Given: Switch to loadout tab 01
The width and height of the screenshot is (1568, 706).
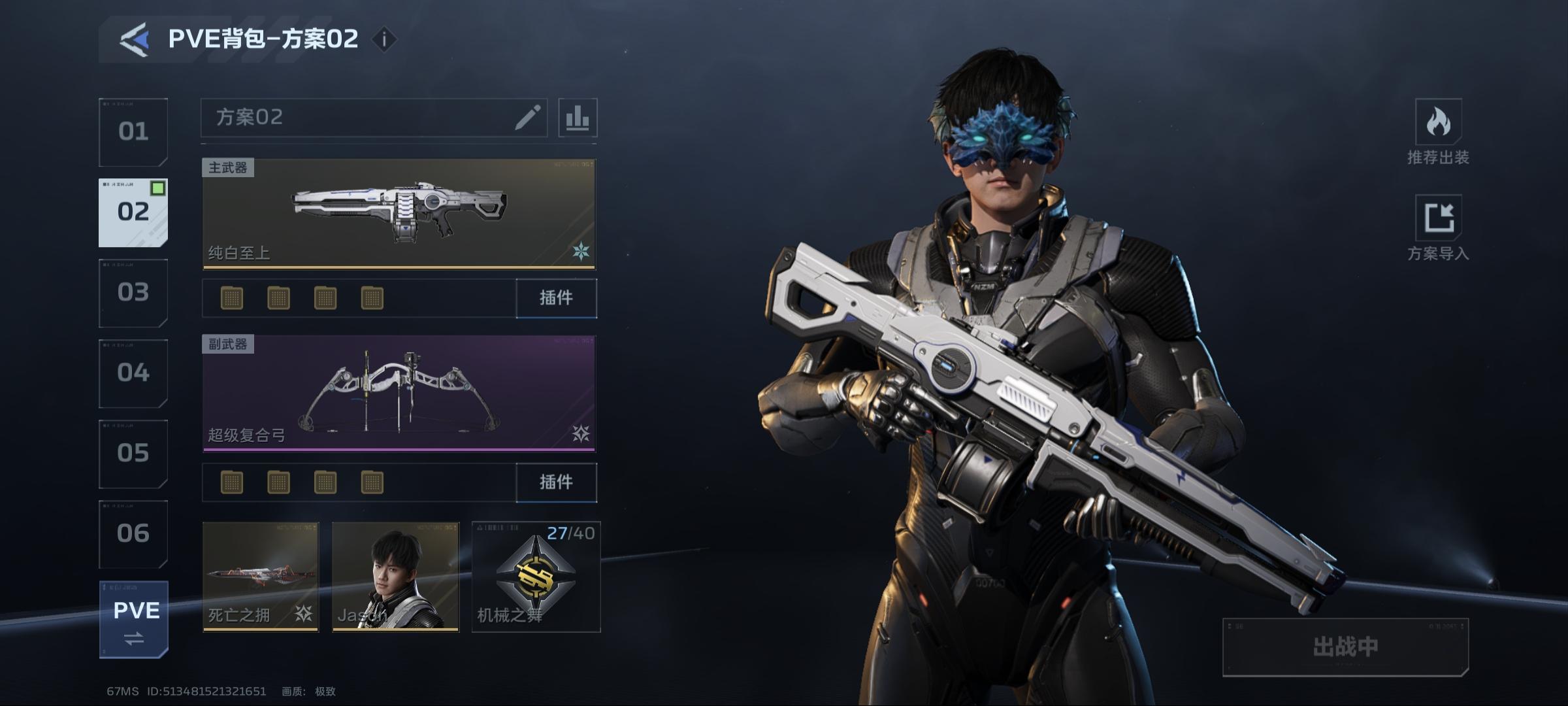Looking at the screenshot, I should point(133,132).
